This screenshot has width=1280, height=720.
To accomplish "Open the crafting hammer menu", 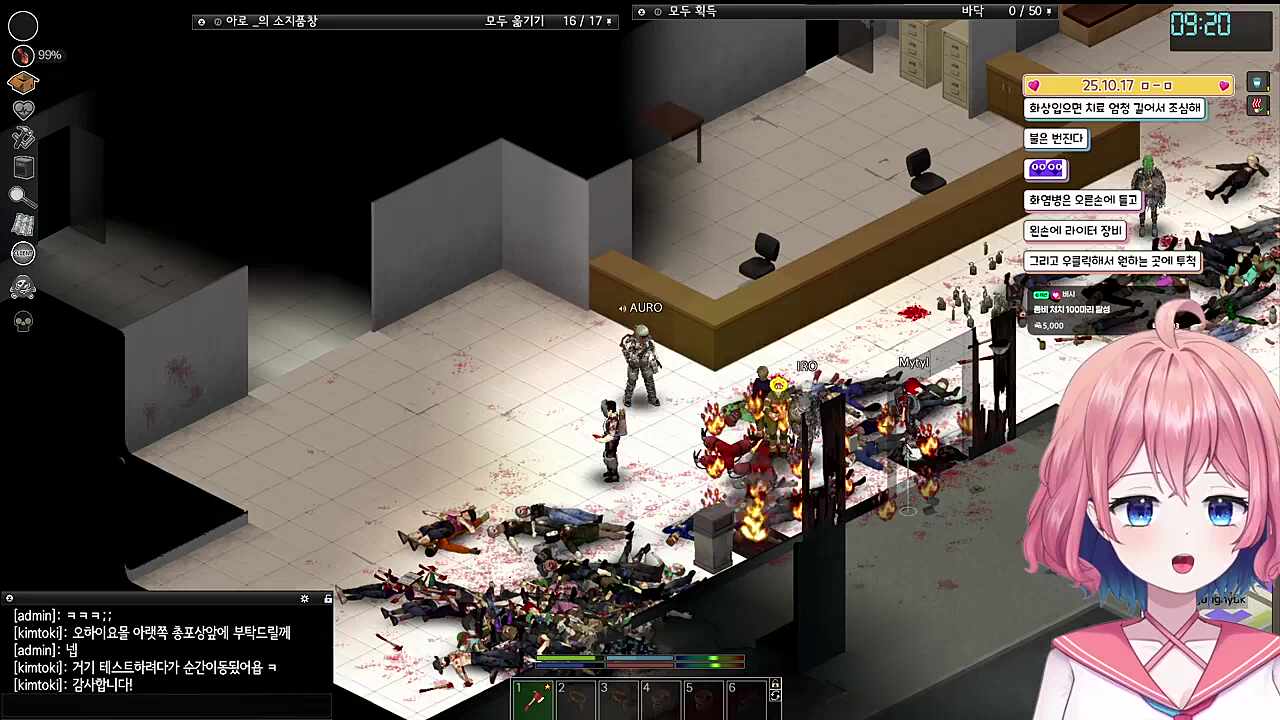I will pos(23,138).
